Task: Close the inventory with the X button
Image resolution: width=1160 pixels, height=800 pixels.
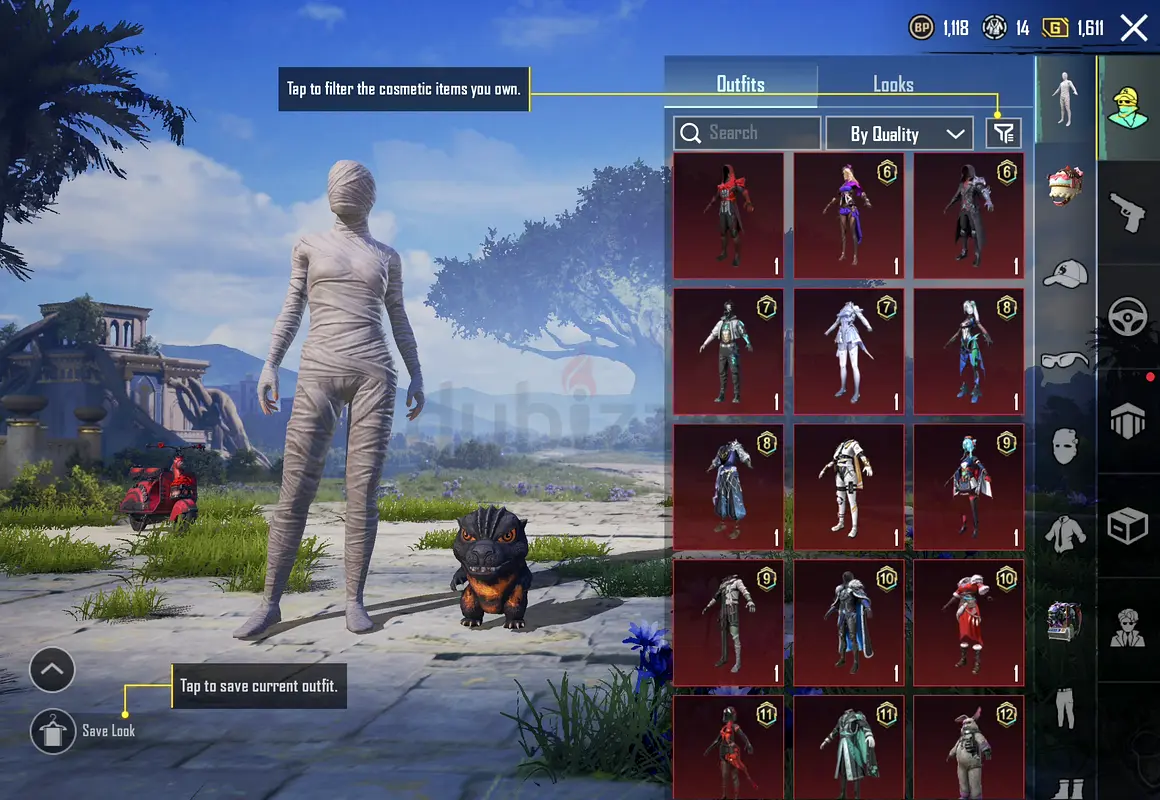Action: point(1134,27)
